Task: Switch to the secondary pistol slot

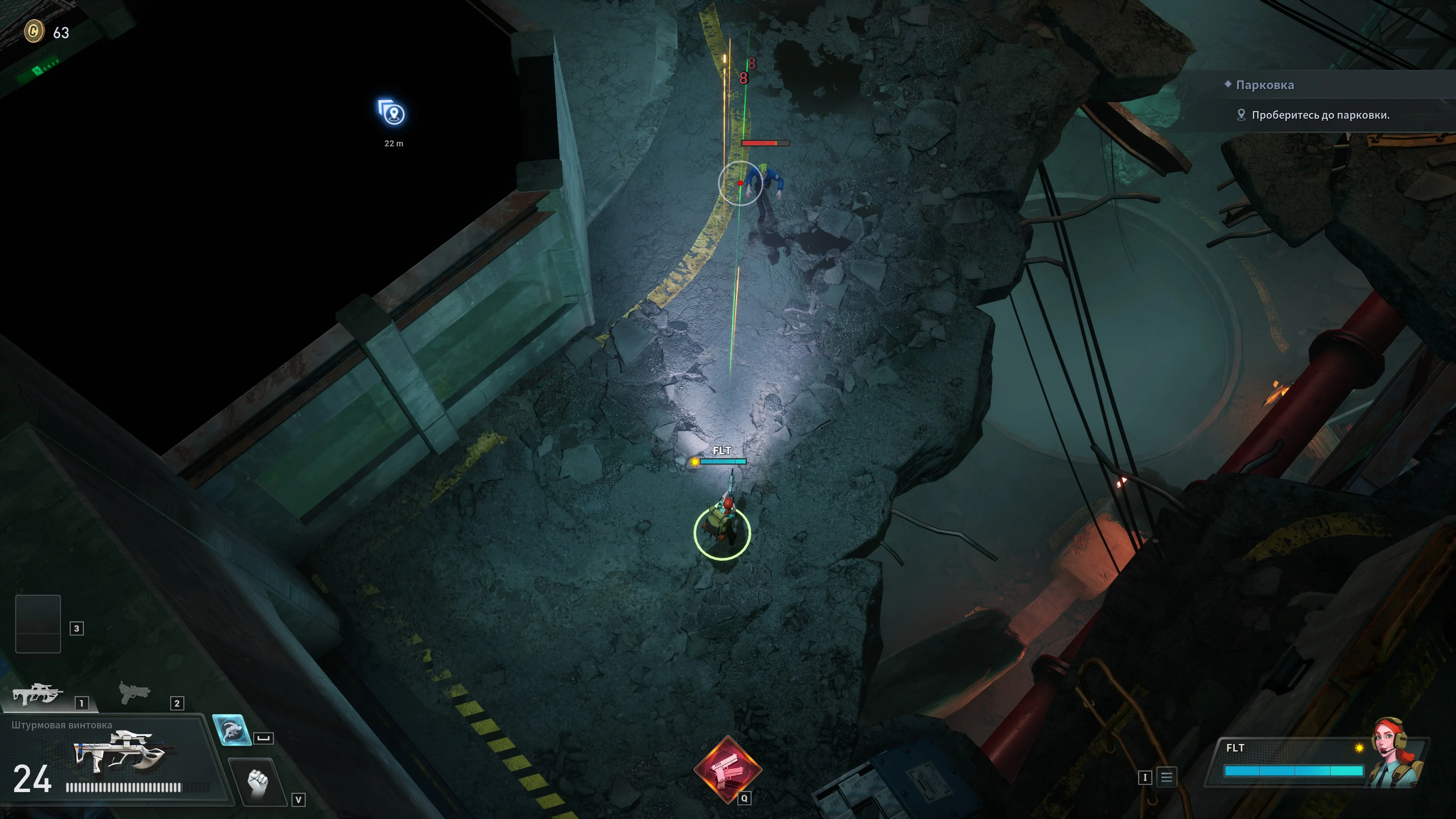Action: pos(134,692)
